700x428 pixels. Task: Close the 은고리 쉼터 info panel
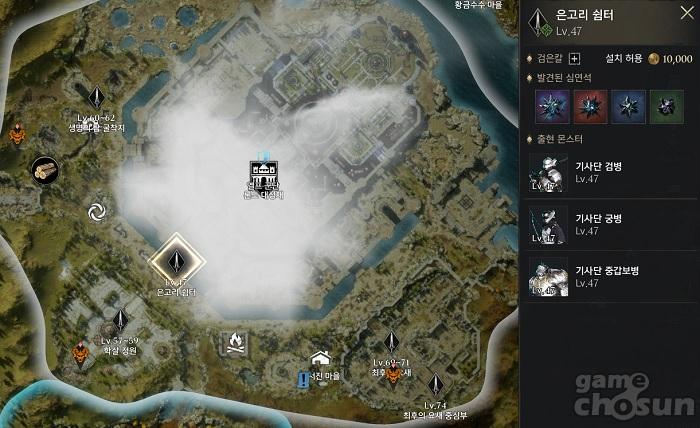(x=686, y=14)
